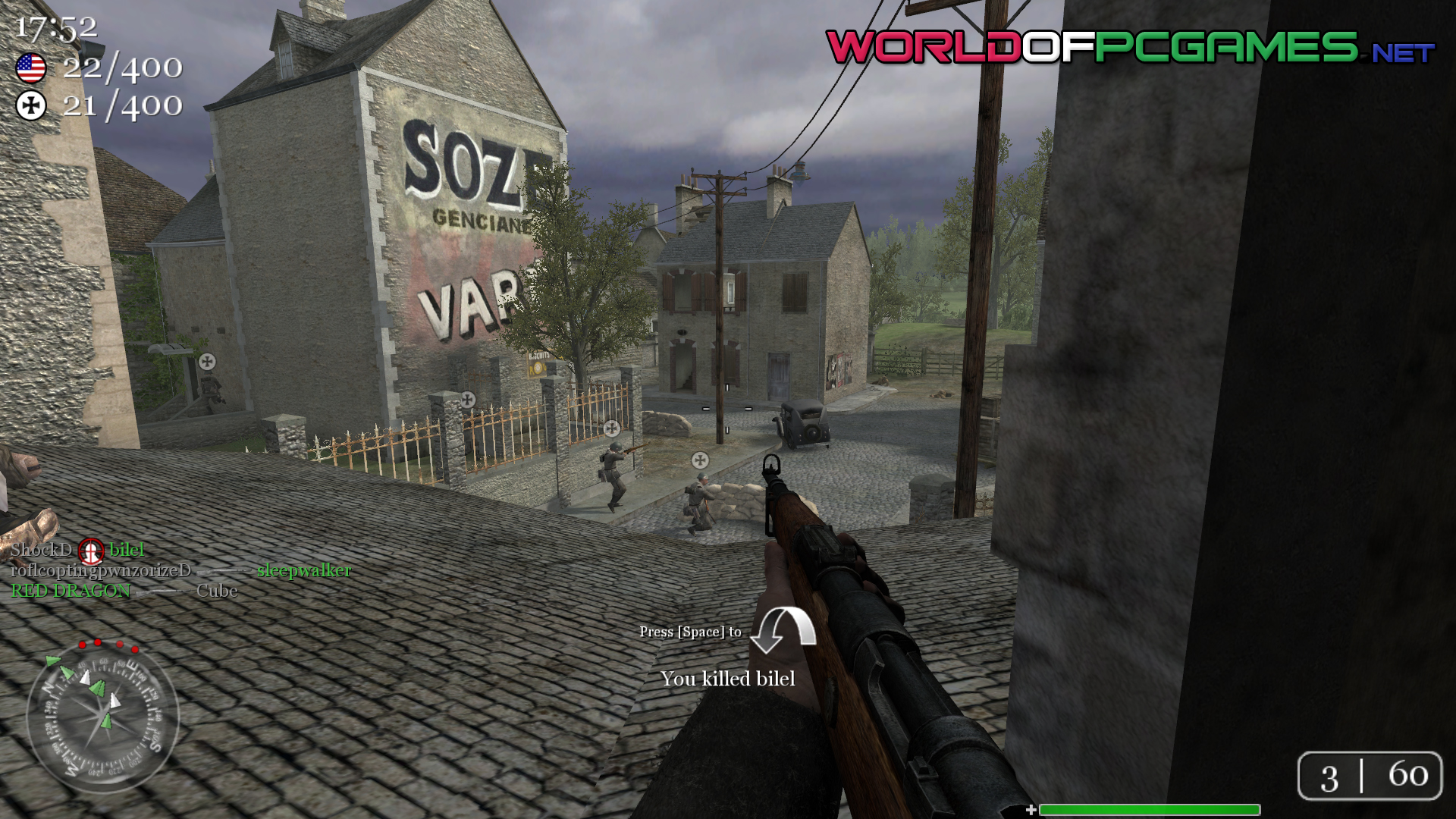Select the German iron cross team icon
This screenshot has width=1456, height=819.
pyautogui.click(x=31, y=105)
